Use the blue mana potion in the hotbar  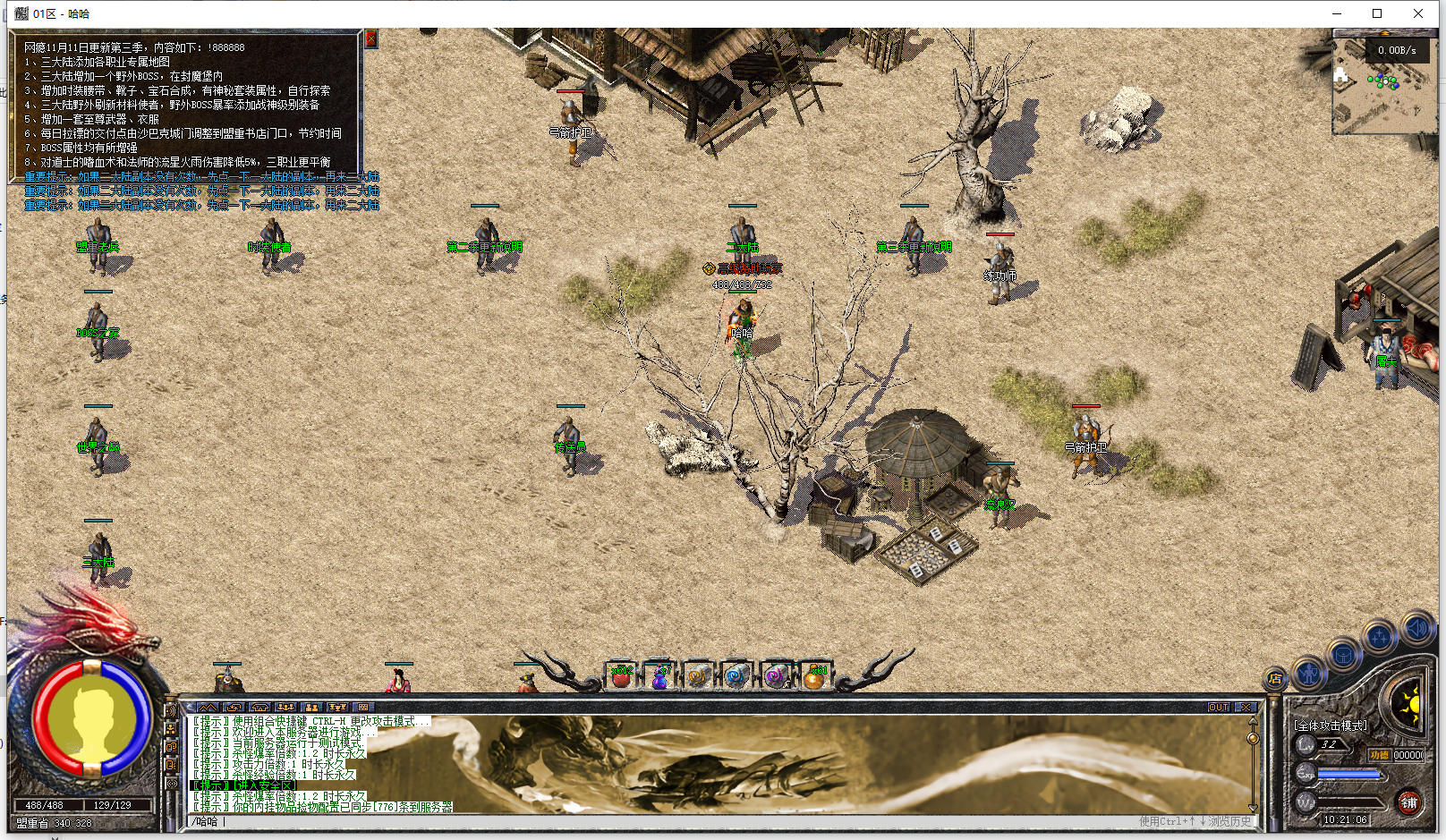[659, 677]
